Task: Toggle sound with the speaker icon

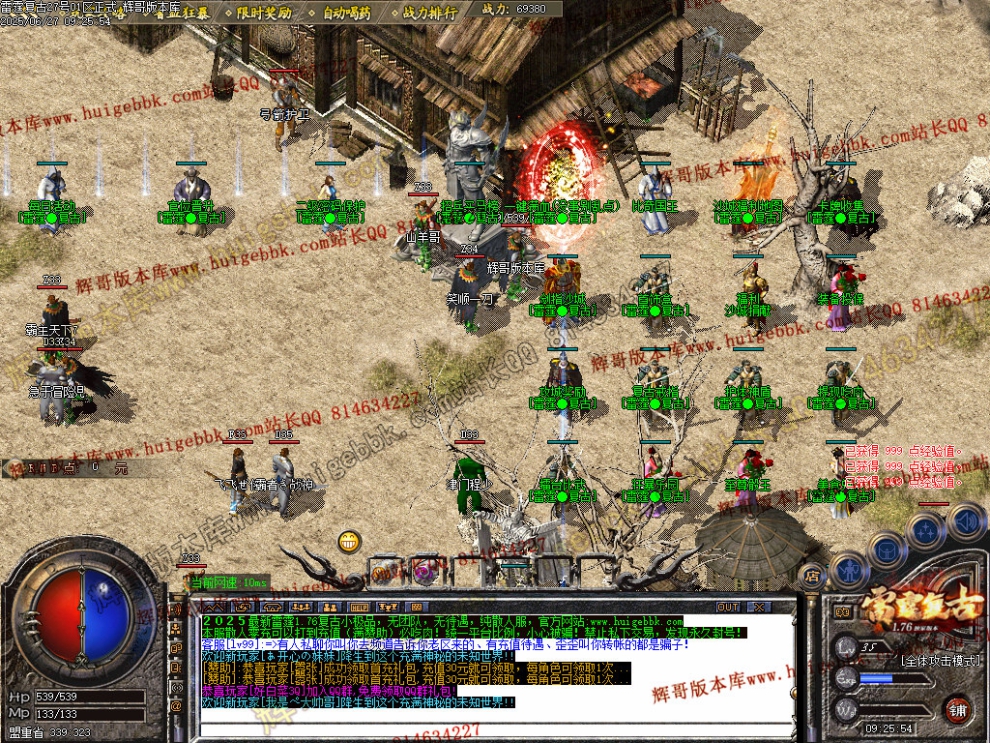Action: coord(964,520)
